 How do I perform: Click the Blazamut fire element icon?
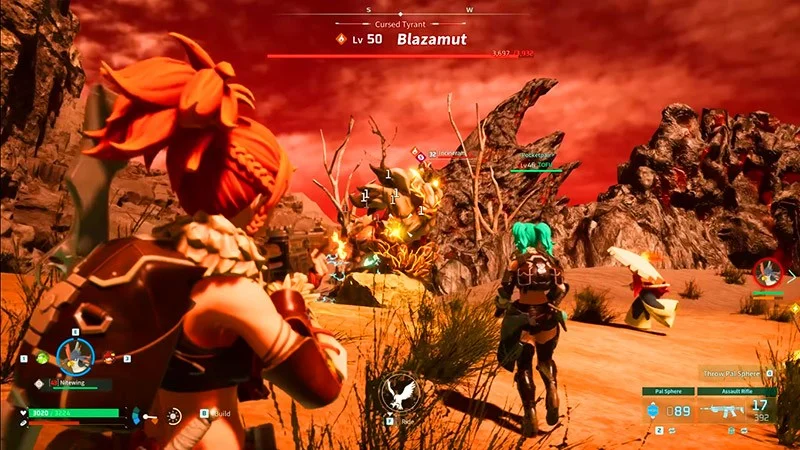coord(342,39)
